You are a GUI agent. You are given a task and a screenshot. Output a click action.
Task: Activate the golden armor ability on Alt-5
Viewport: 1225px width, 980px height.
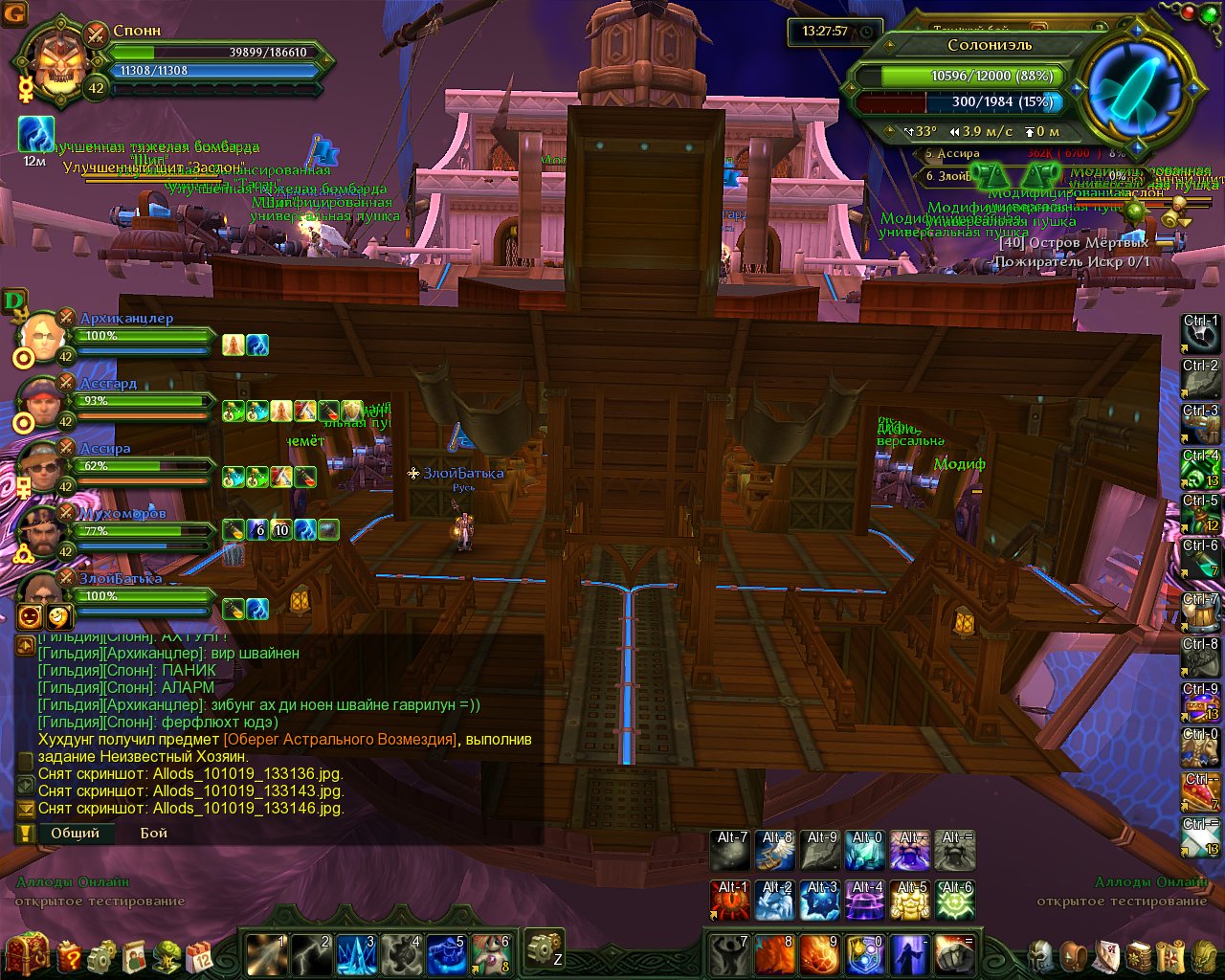tap(910, 901)
